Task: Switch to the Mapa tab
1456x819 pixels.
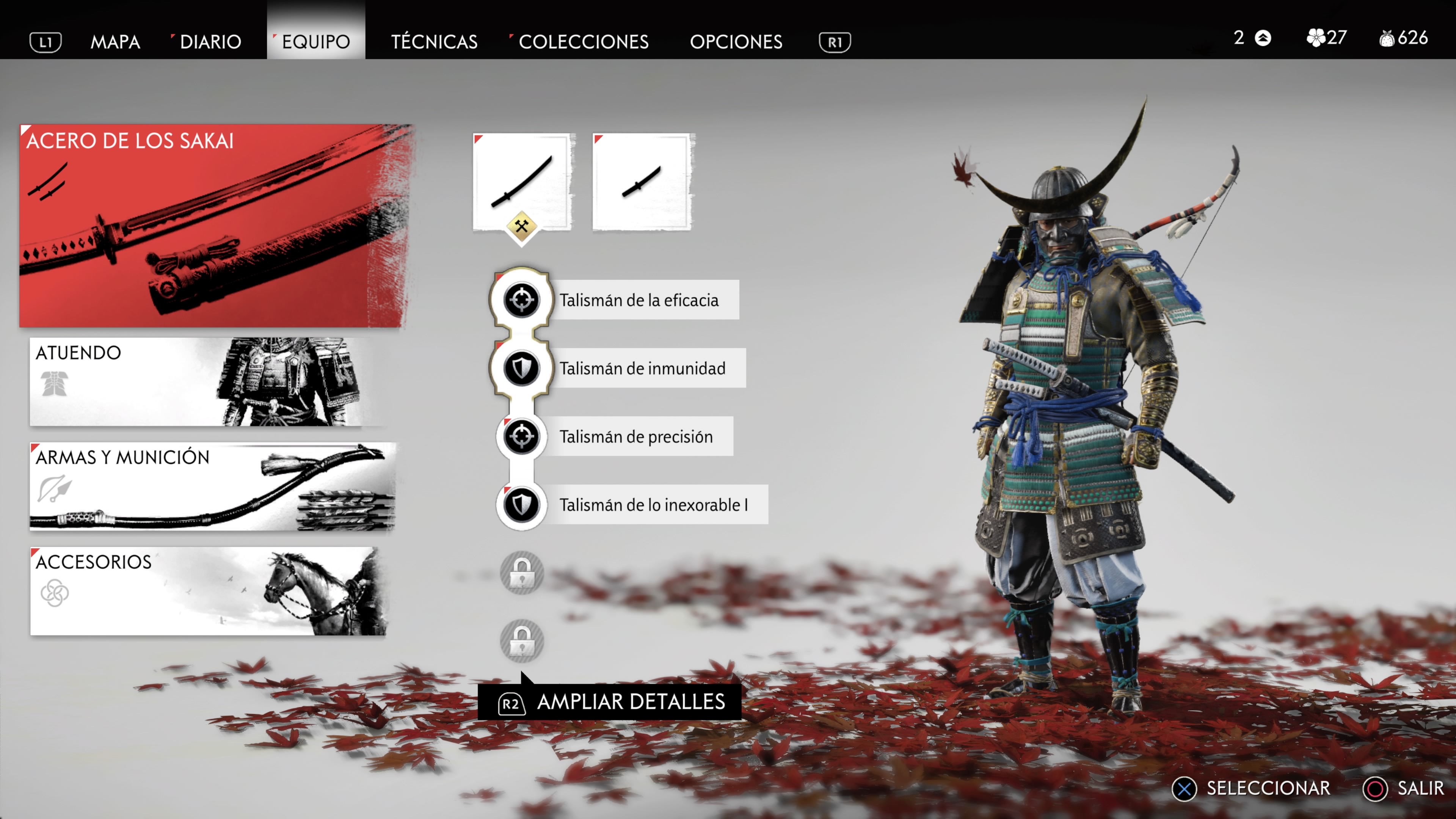Action: [x=115, y=42]
